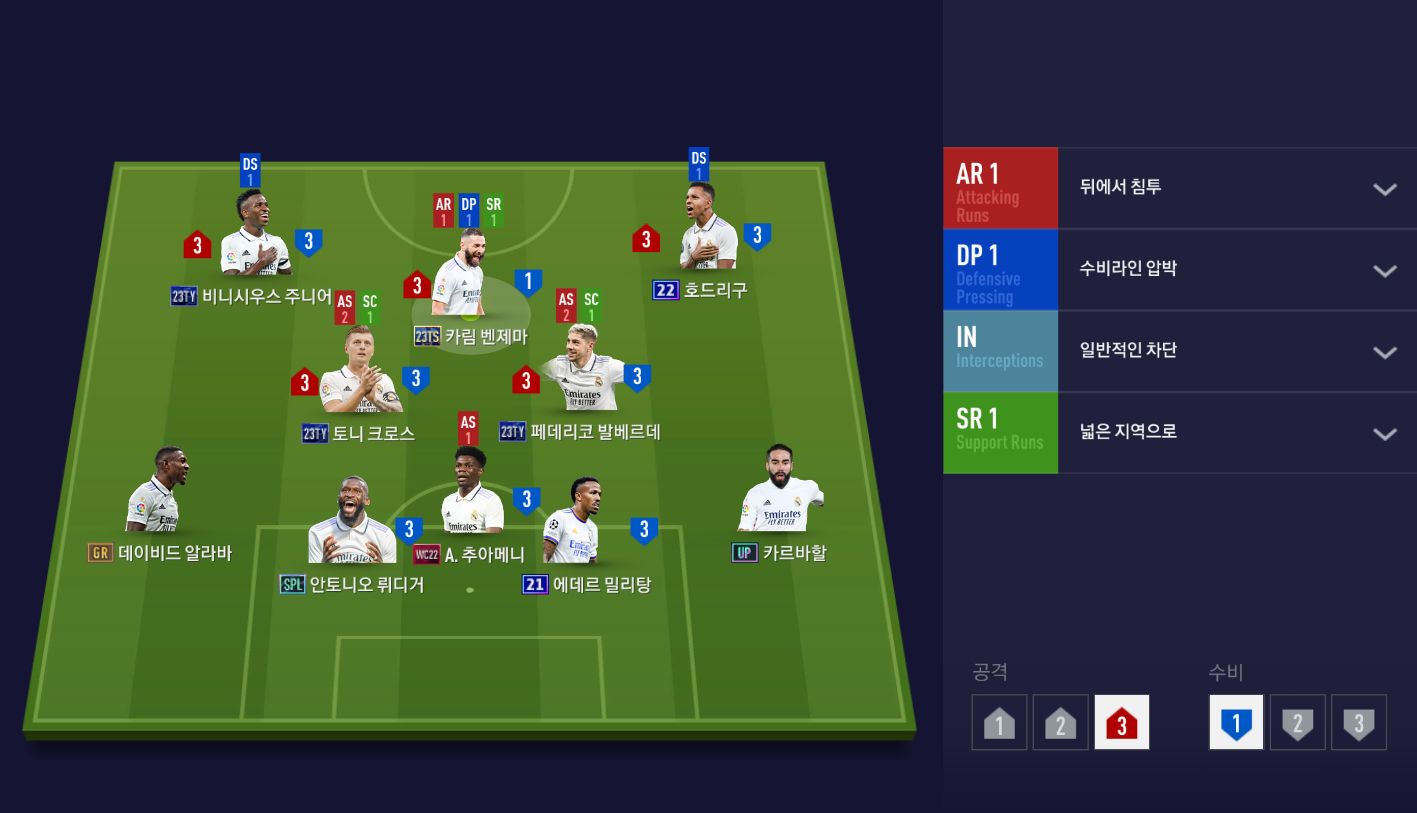Expand the SR 1 Support Runs dropdown

point(1384,434)
